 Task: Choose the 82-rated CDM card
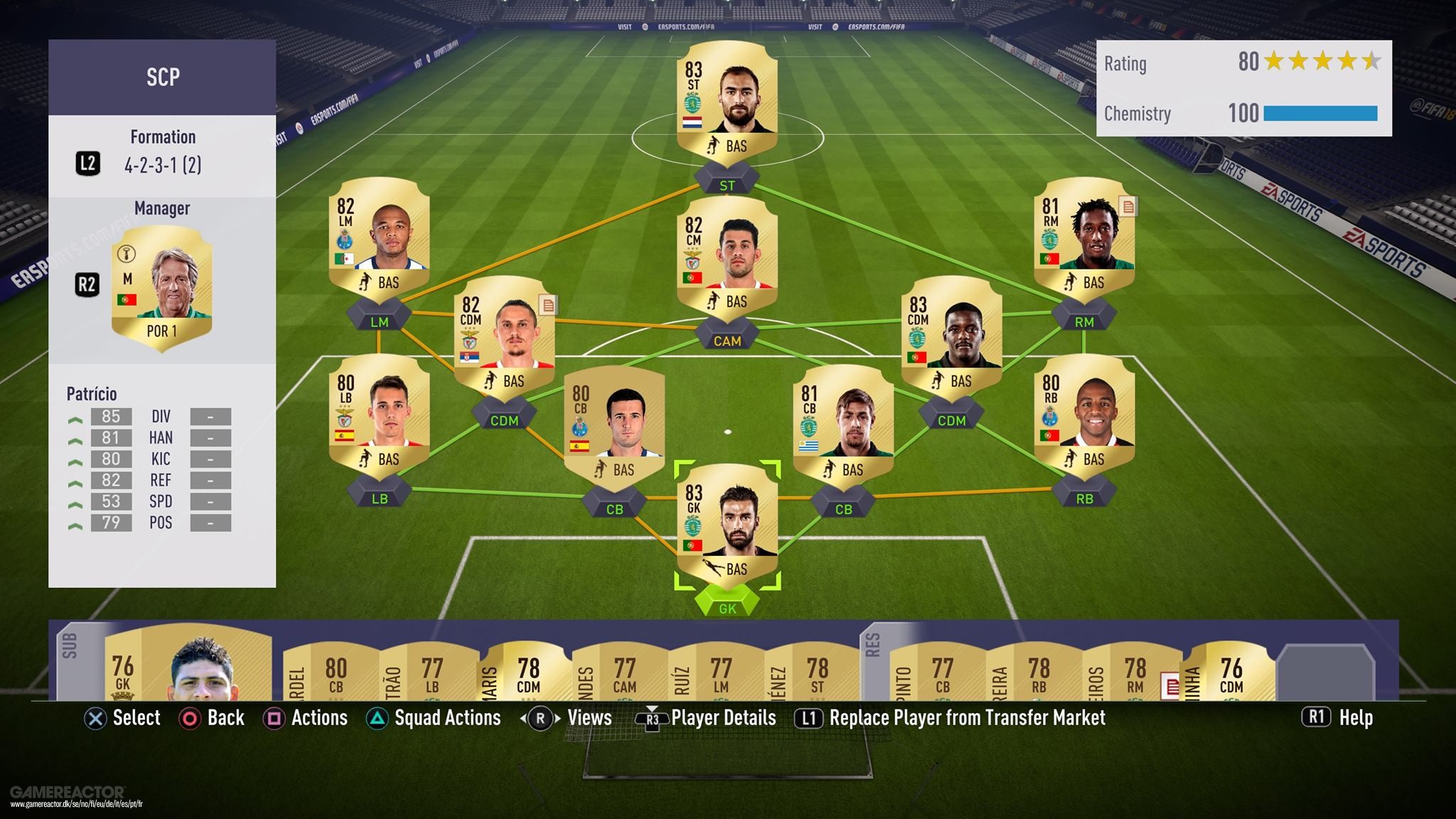(x=504, y=336)
